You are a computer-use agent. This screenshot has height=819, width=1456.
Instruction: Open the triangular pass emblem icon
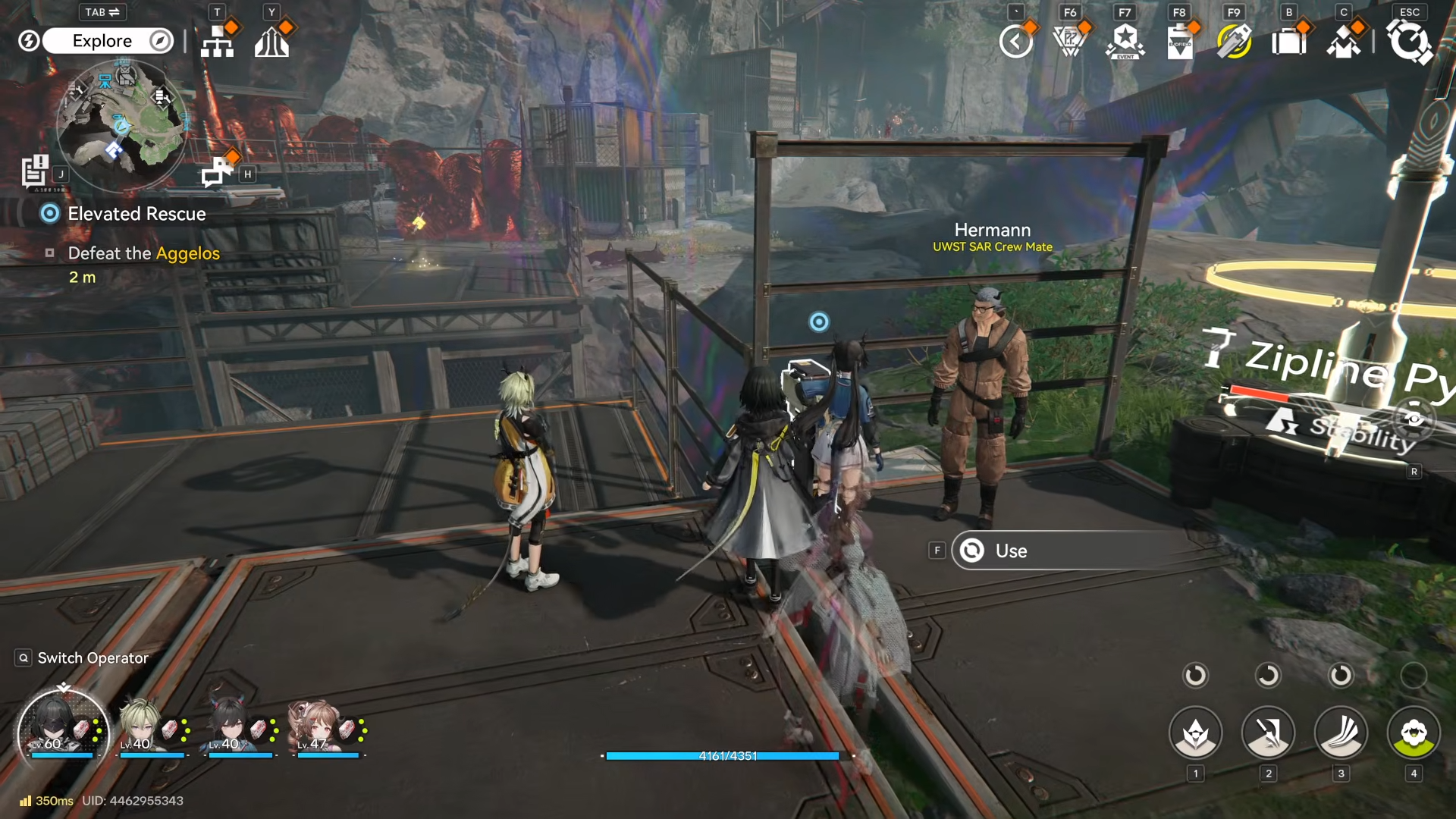pos(1070,41)
